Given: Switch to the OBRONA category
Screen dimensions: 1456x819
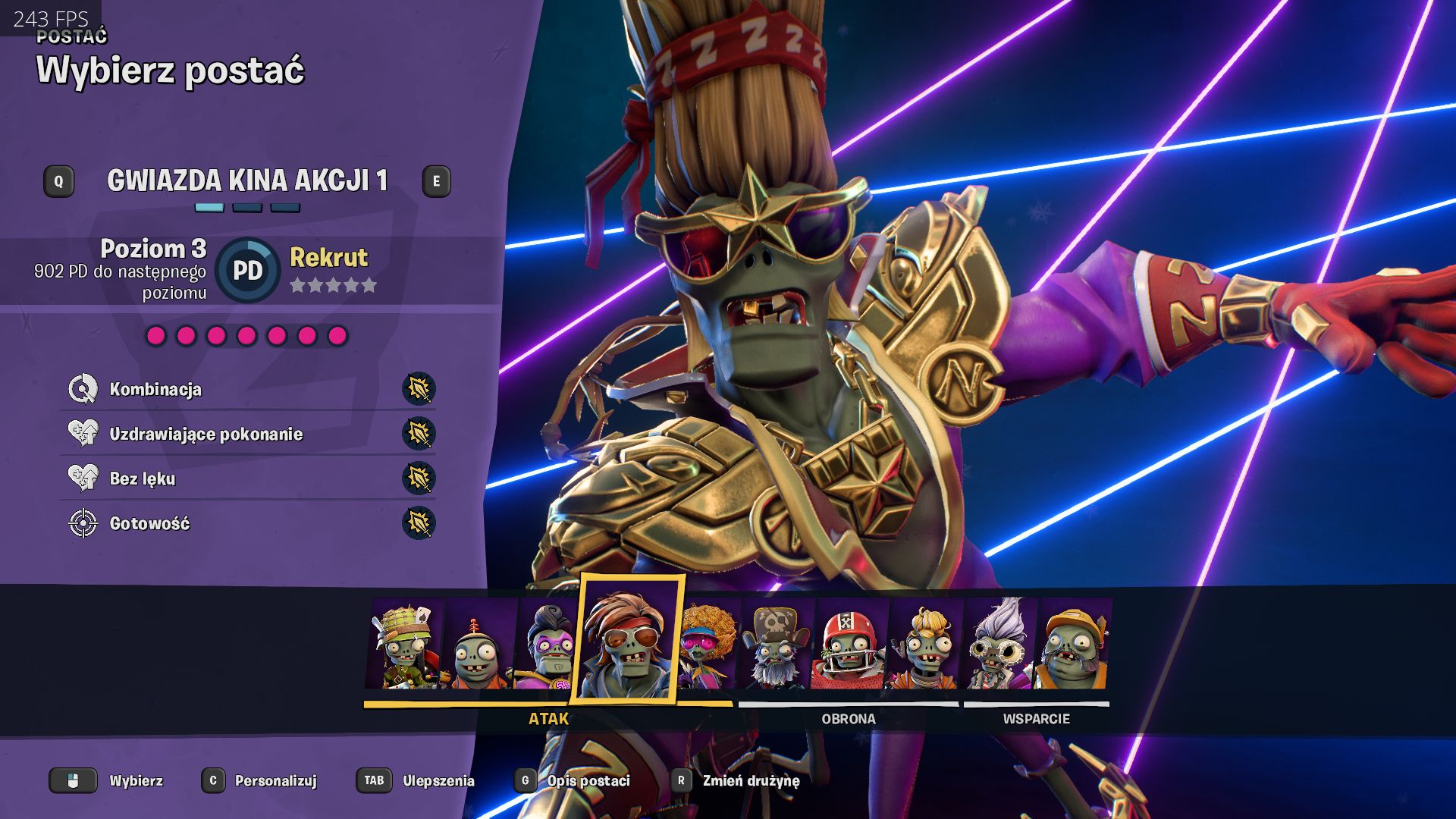Looking at the screenshot, I should pyautogui.click(x=848, y=718).
